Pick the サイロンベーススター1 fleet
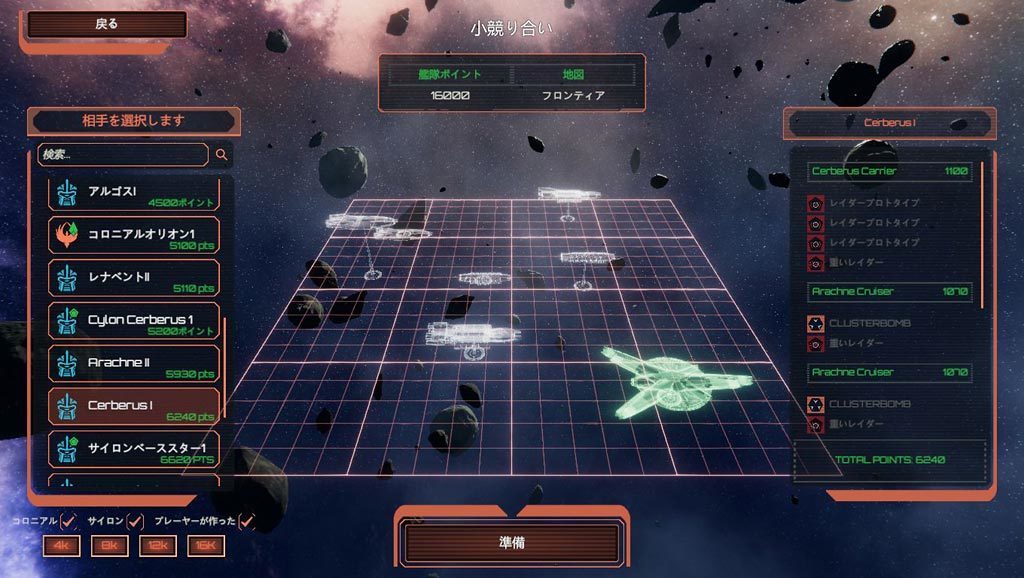The image size is (1024, 578). pyautogui.click(x=134, y=449)
